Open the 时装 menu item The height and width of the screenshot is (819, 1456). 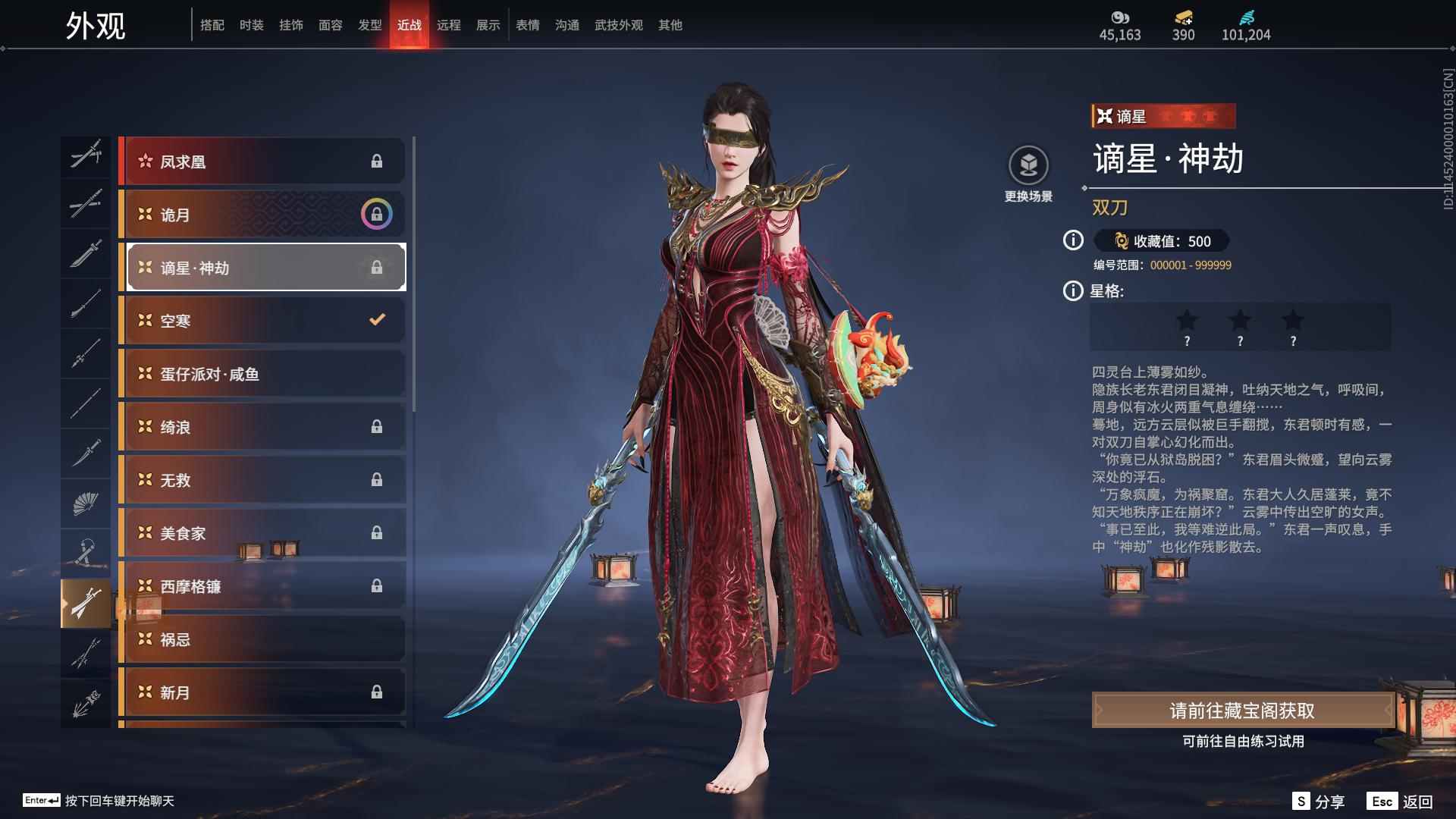coord(251,24)
